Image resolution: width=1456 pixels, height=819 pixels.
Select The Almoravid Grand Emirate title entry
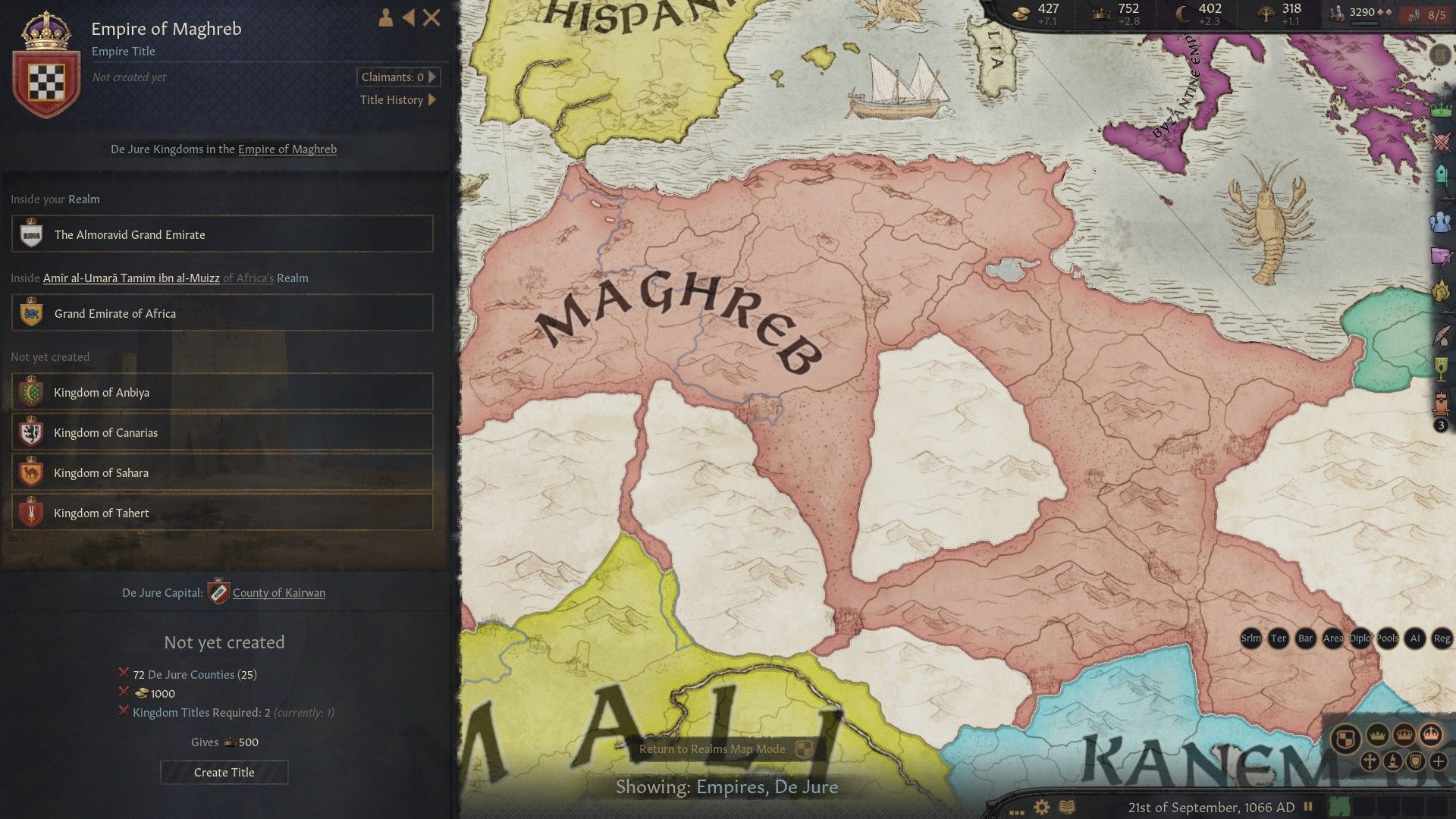222,234
